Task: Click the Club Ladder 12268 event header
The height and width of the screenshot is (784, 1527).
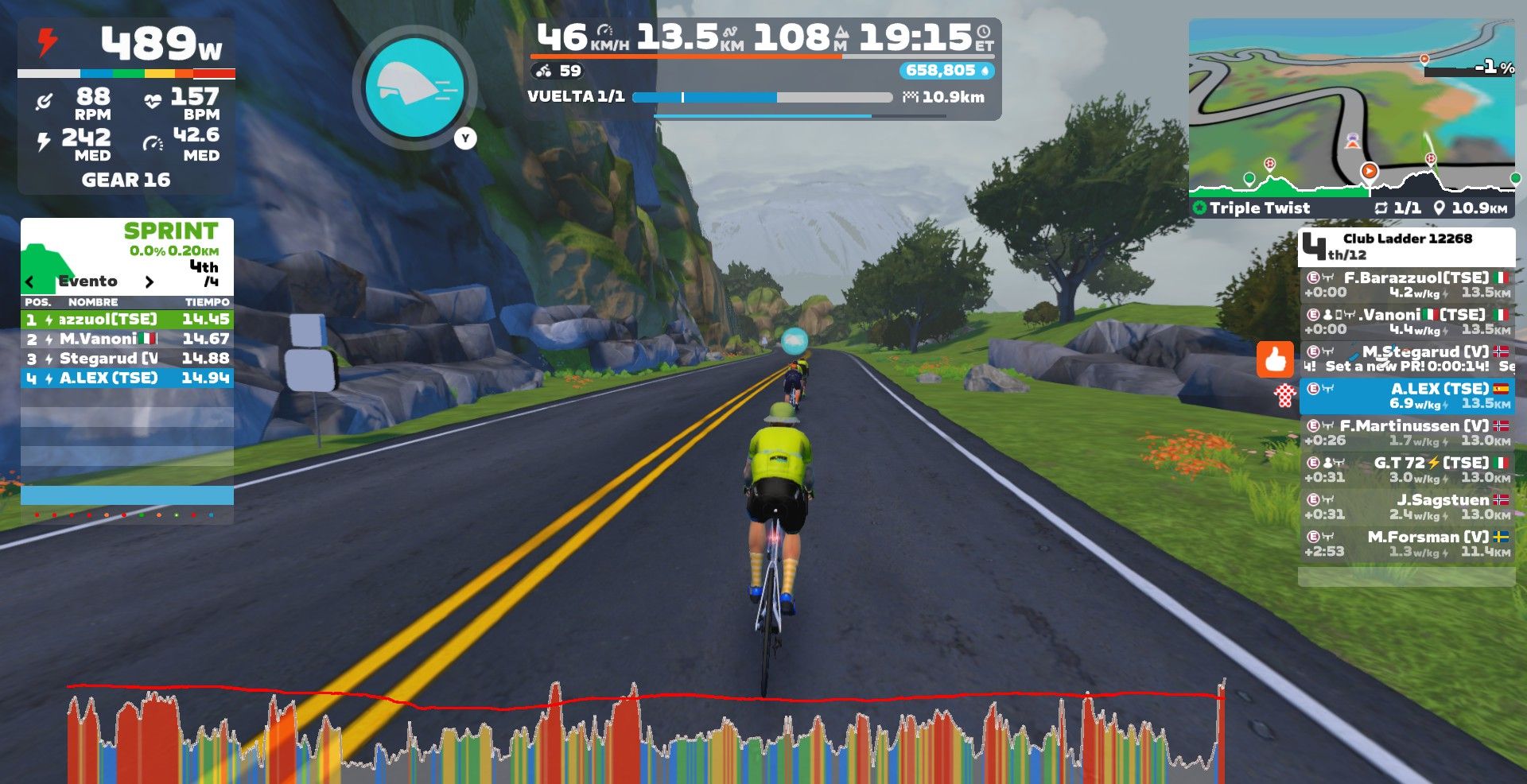Action: click(x=1406, y=246)
